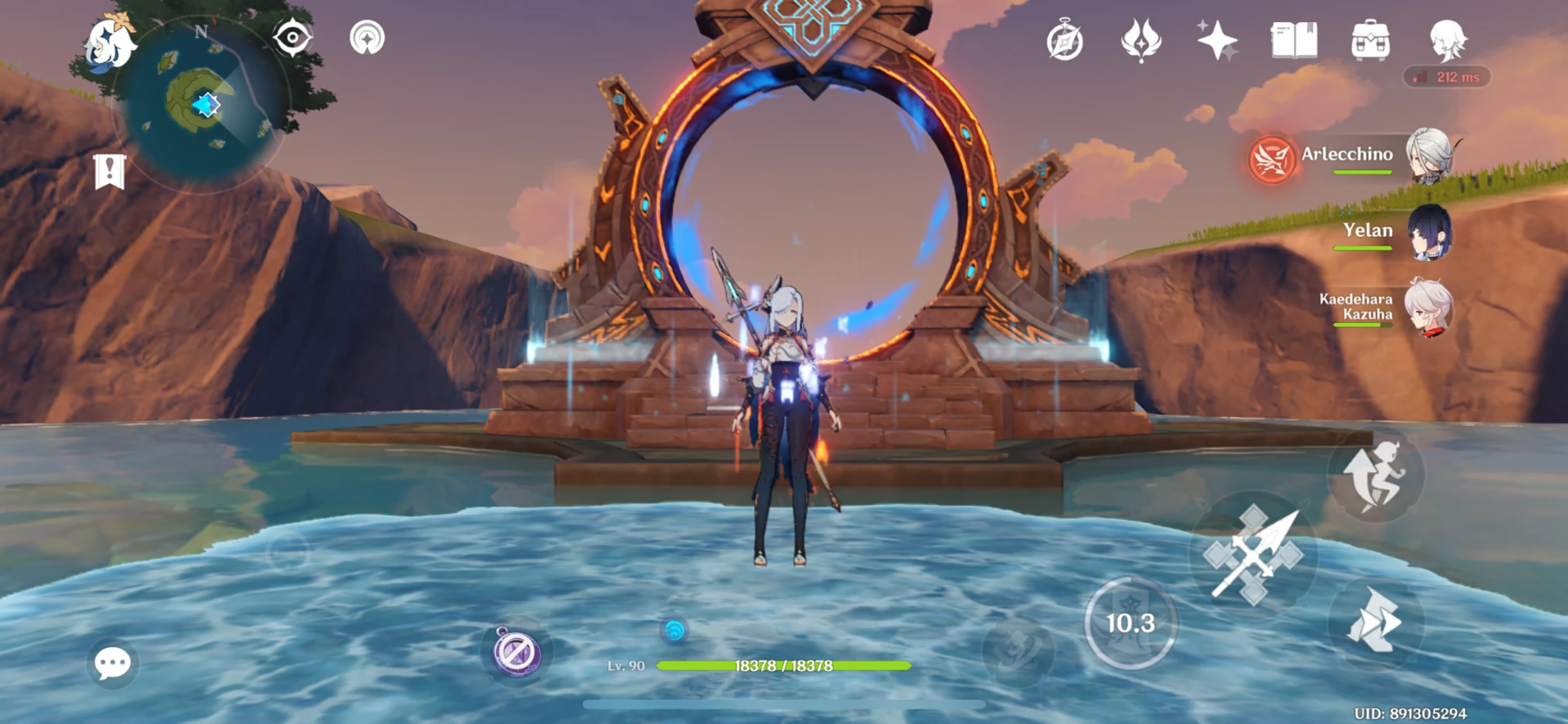
Task: Open the Battle Pass wings icon
Action: (x=1140, y=38)
